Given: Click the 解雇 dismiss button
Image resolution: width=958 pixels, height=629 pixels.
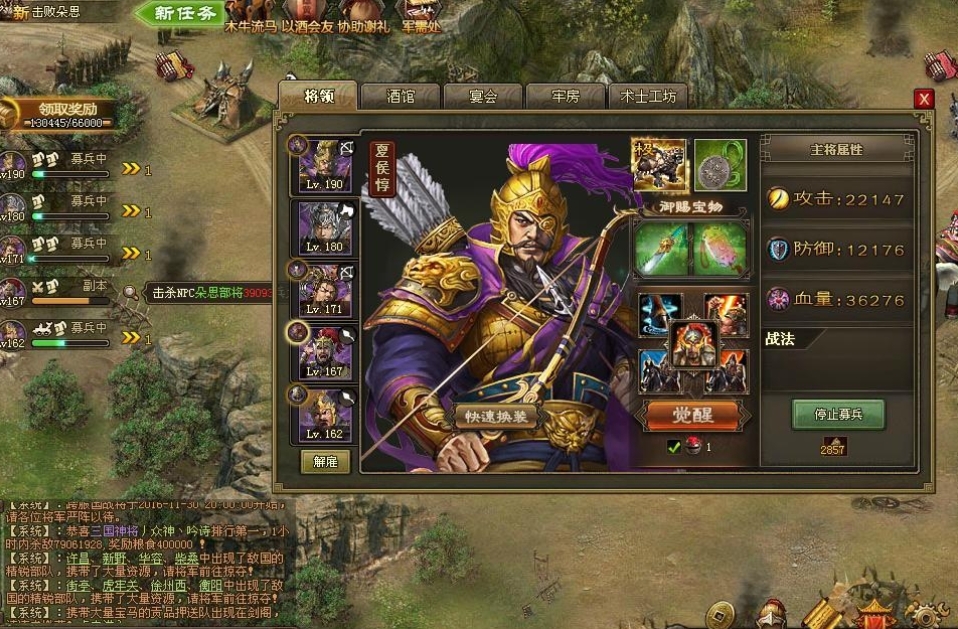Looking at the screenshot, I should pos(325,461).
